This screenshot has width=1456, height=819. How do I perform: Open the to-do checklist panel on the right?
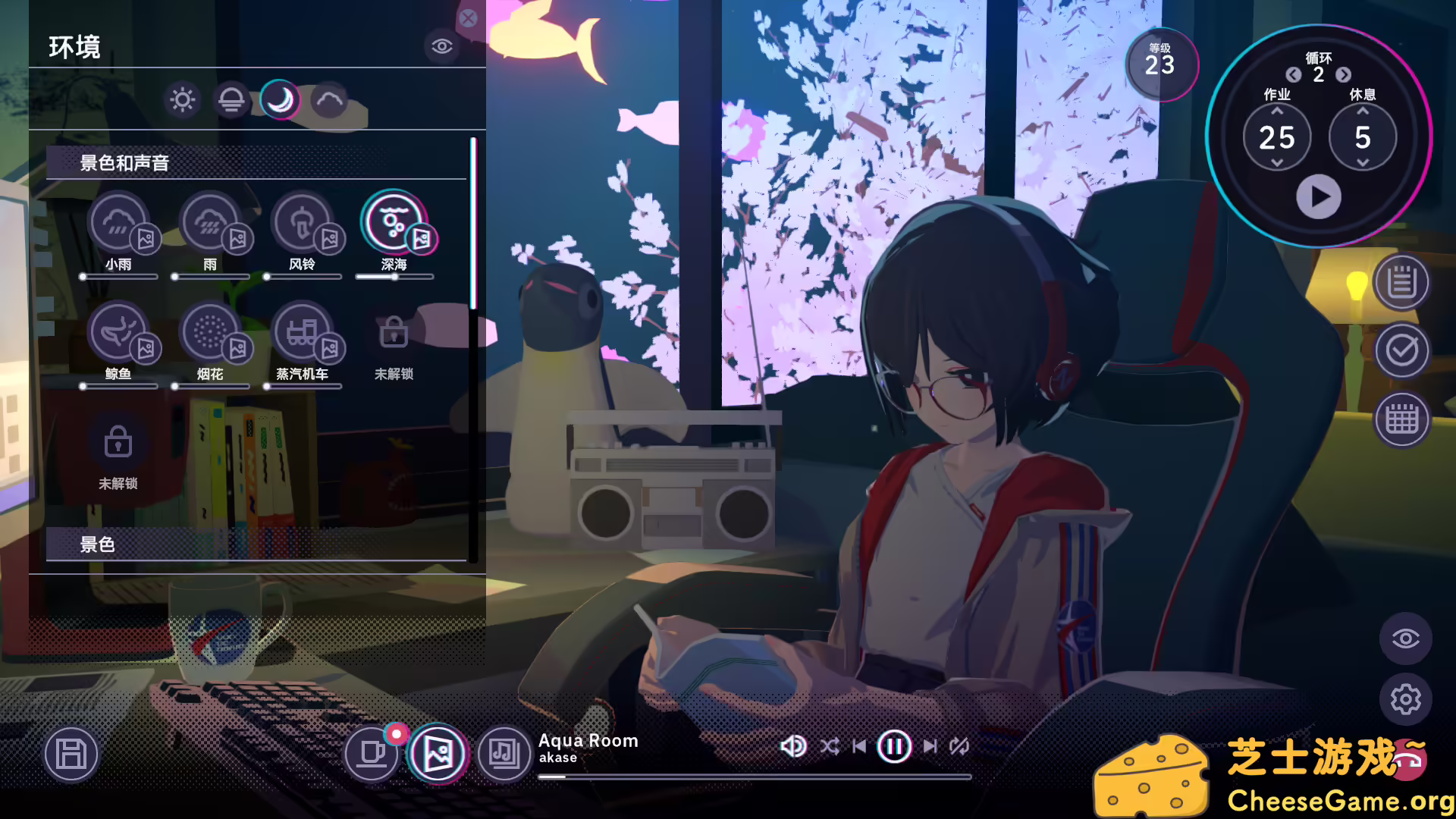point(1402,350)
